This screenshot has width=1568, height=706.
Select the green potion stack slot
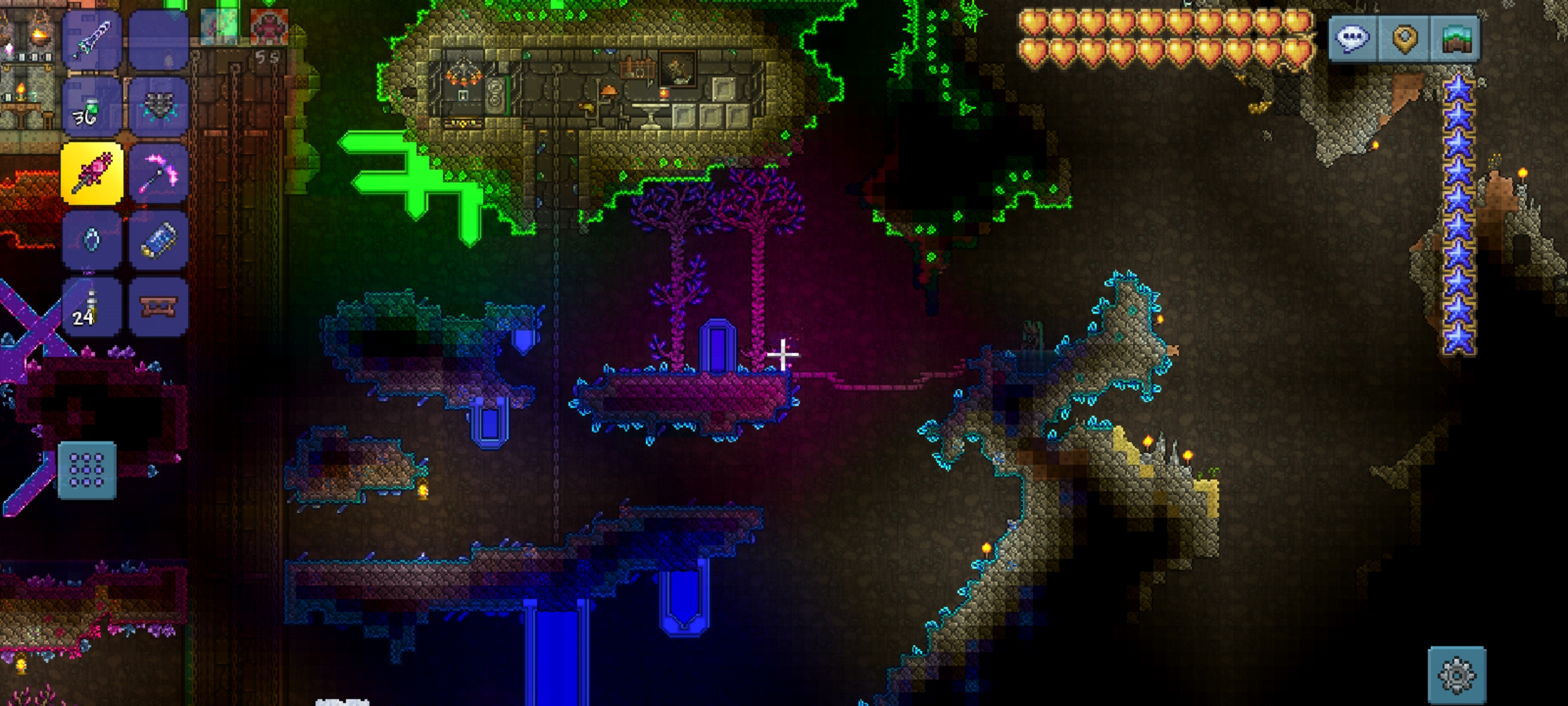point(91,107)
